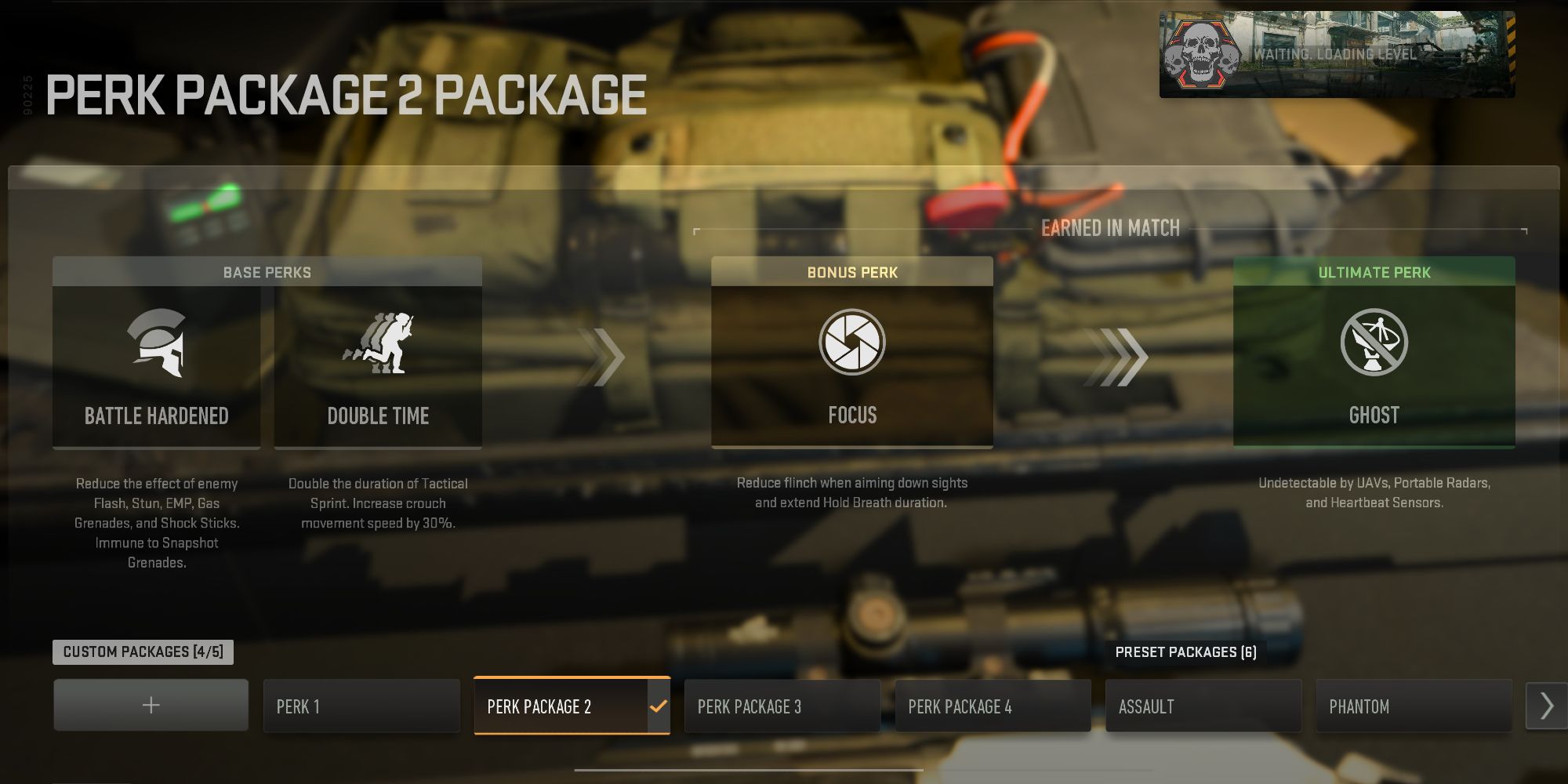
Task: Open the Phantom preset package
Action: pyautogui.click(x=1414, y=706)
